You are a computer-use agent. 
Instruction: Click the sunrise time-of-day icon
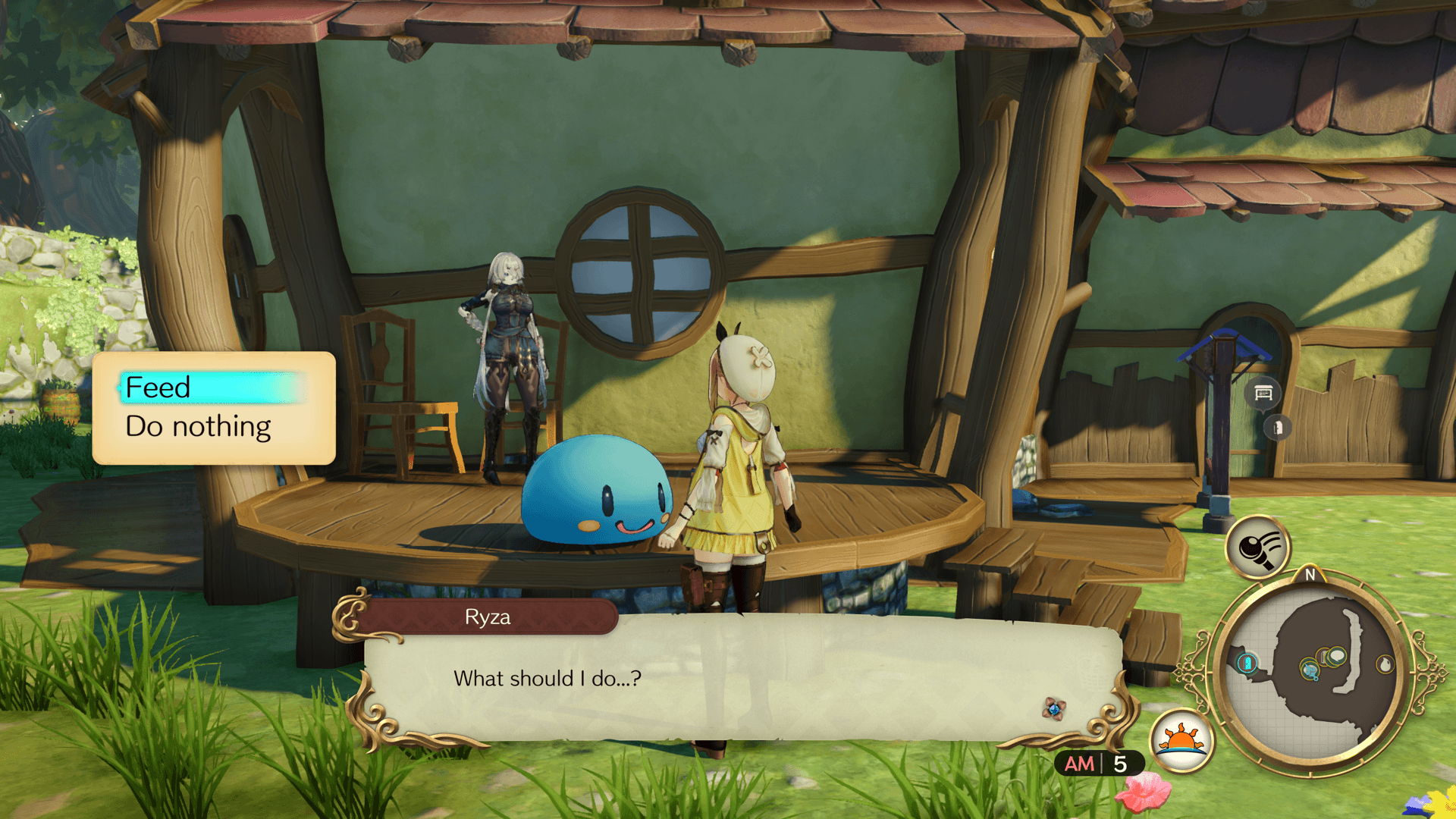[x=1181, y=740]
